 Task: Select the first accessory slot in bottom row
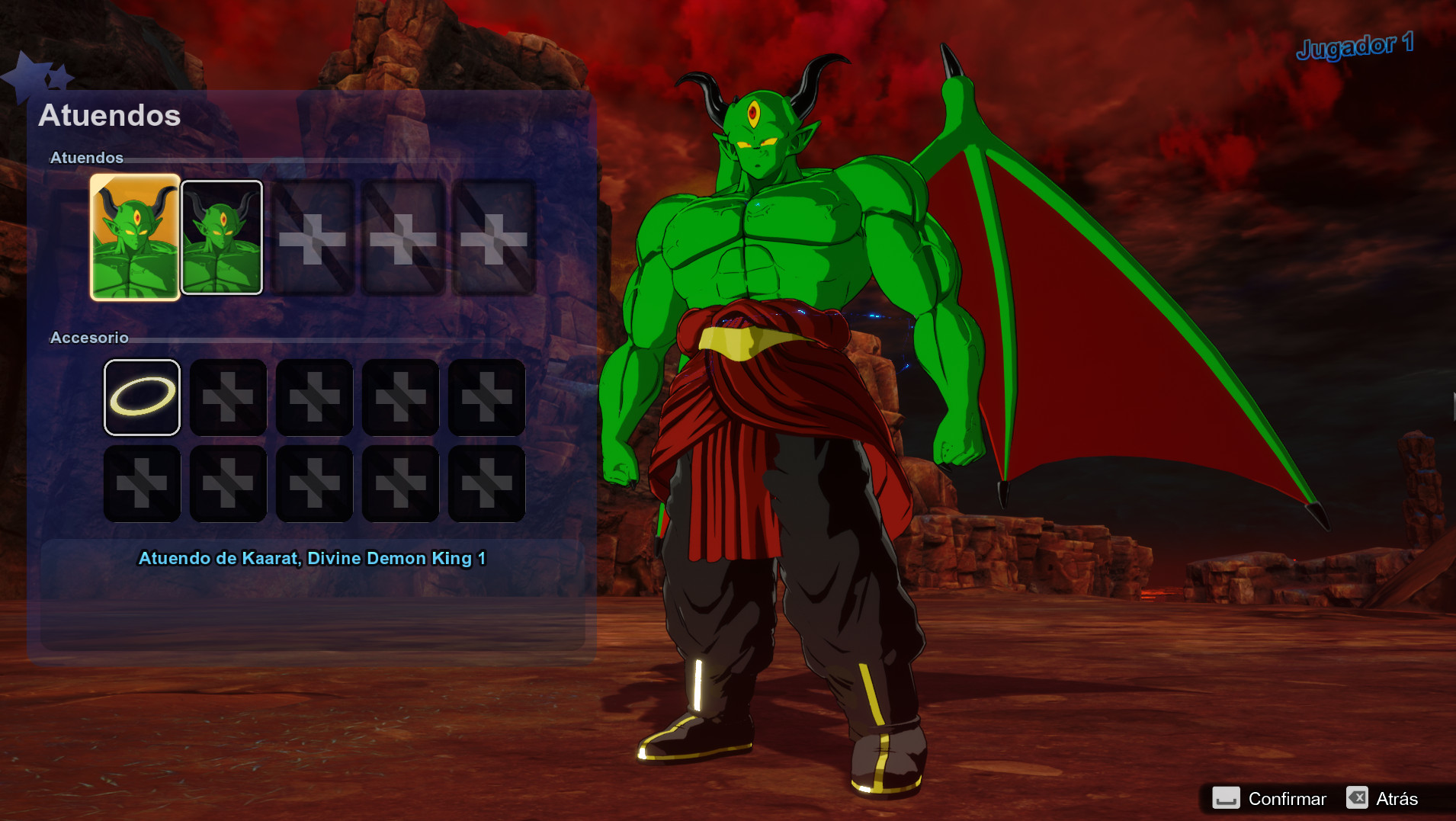[x=142, y=483]
